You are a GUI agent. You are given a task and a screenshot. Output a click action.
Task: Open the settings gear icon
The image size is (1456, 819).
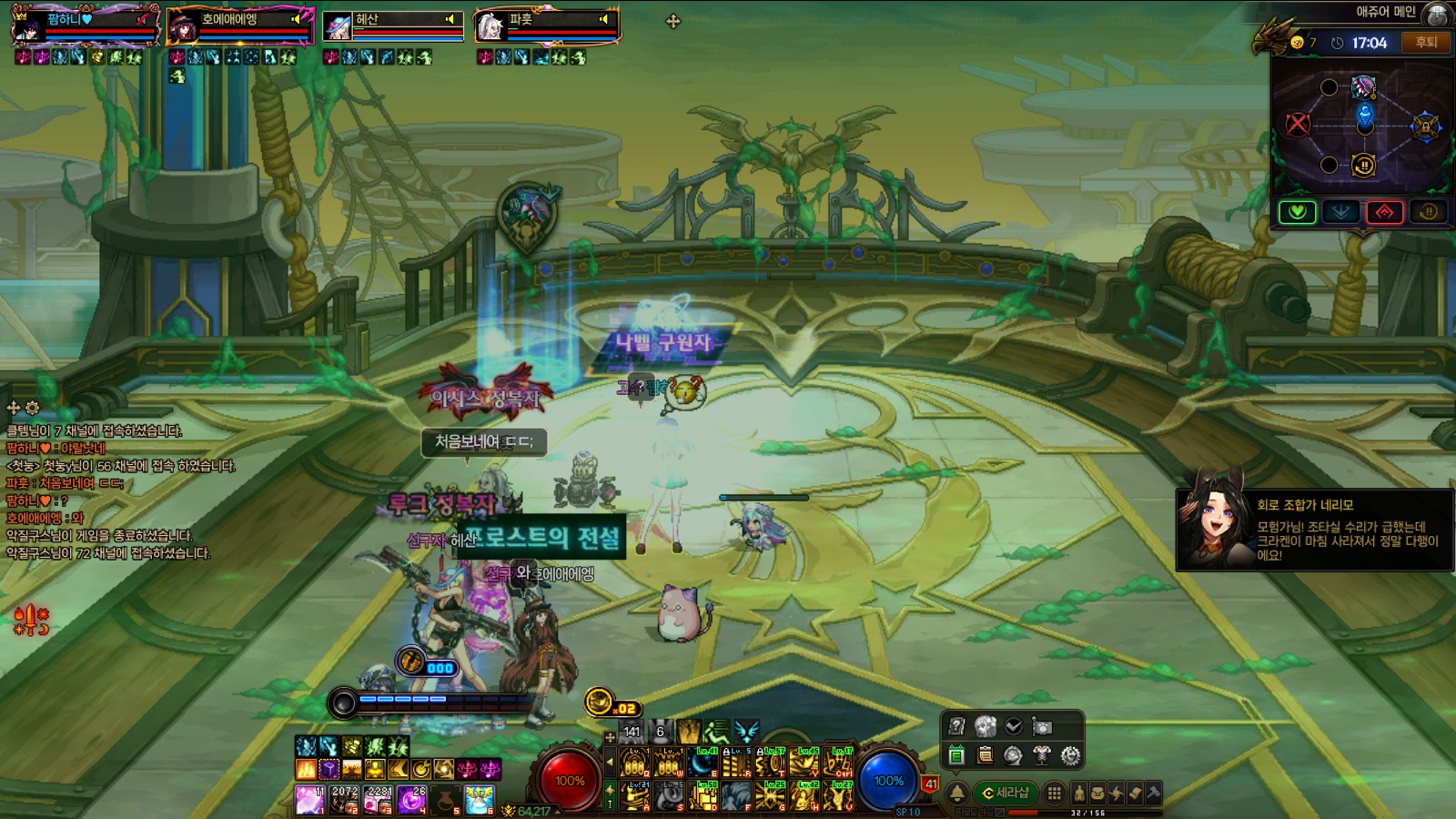pos(1070,755)
